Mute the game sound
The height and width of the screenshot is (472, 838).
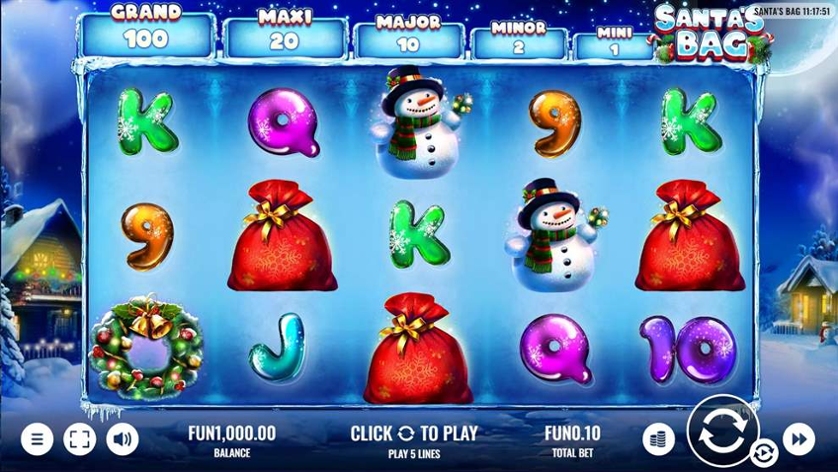pos(122,439)
